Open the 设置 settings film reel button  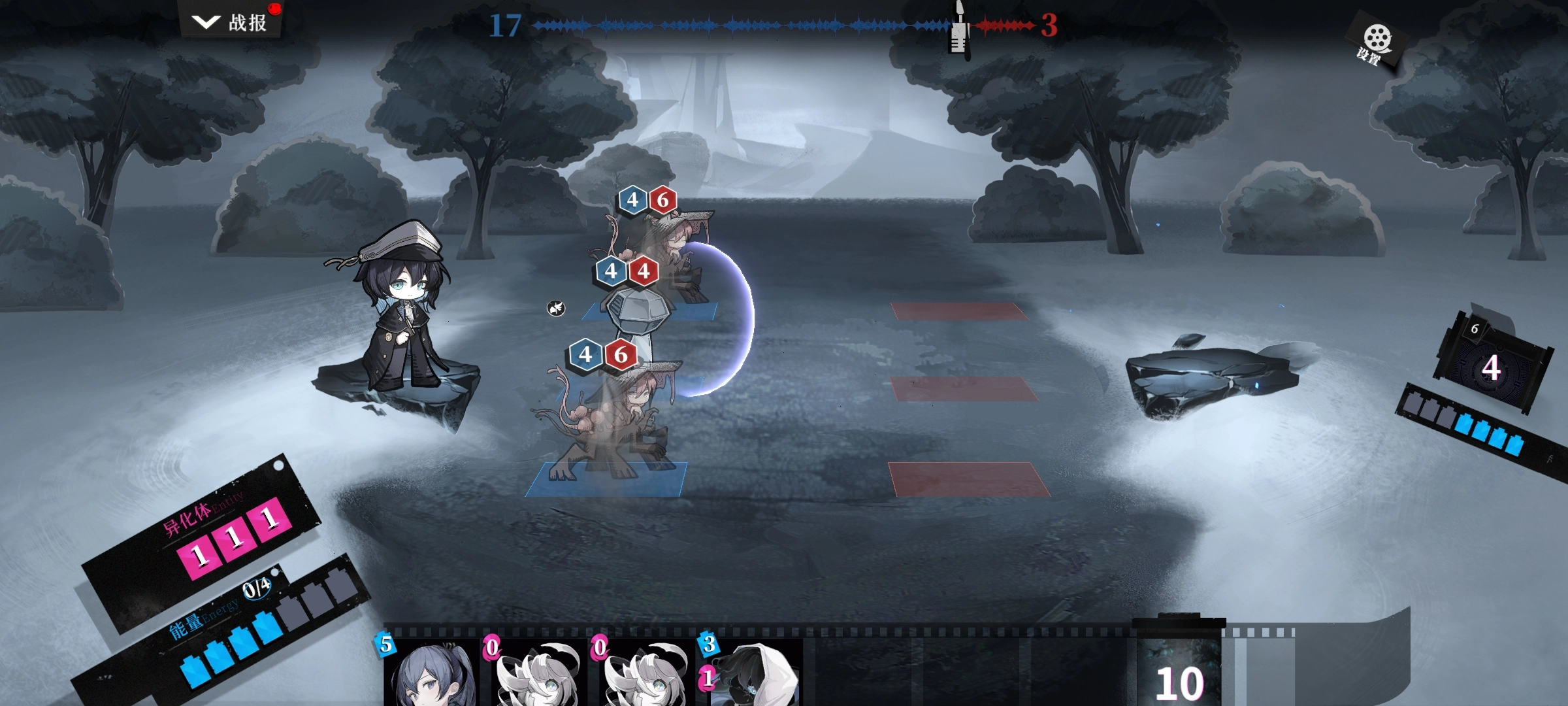pos(1375,43)
